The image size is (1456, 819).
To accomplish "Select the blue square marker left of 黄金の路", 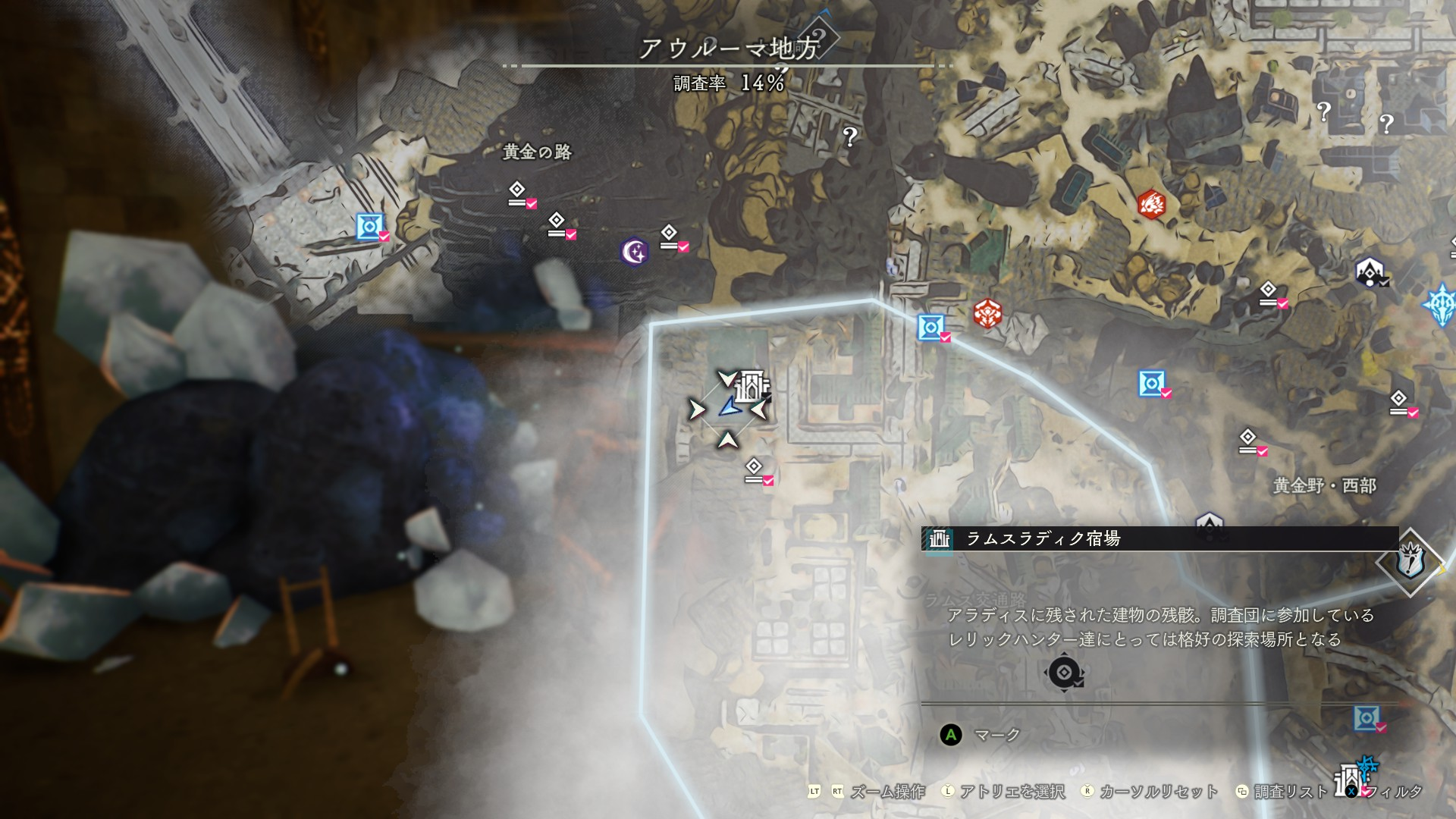I will pyautogui.click(x=369, y=226).
